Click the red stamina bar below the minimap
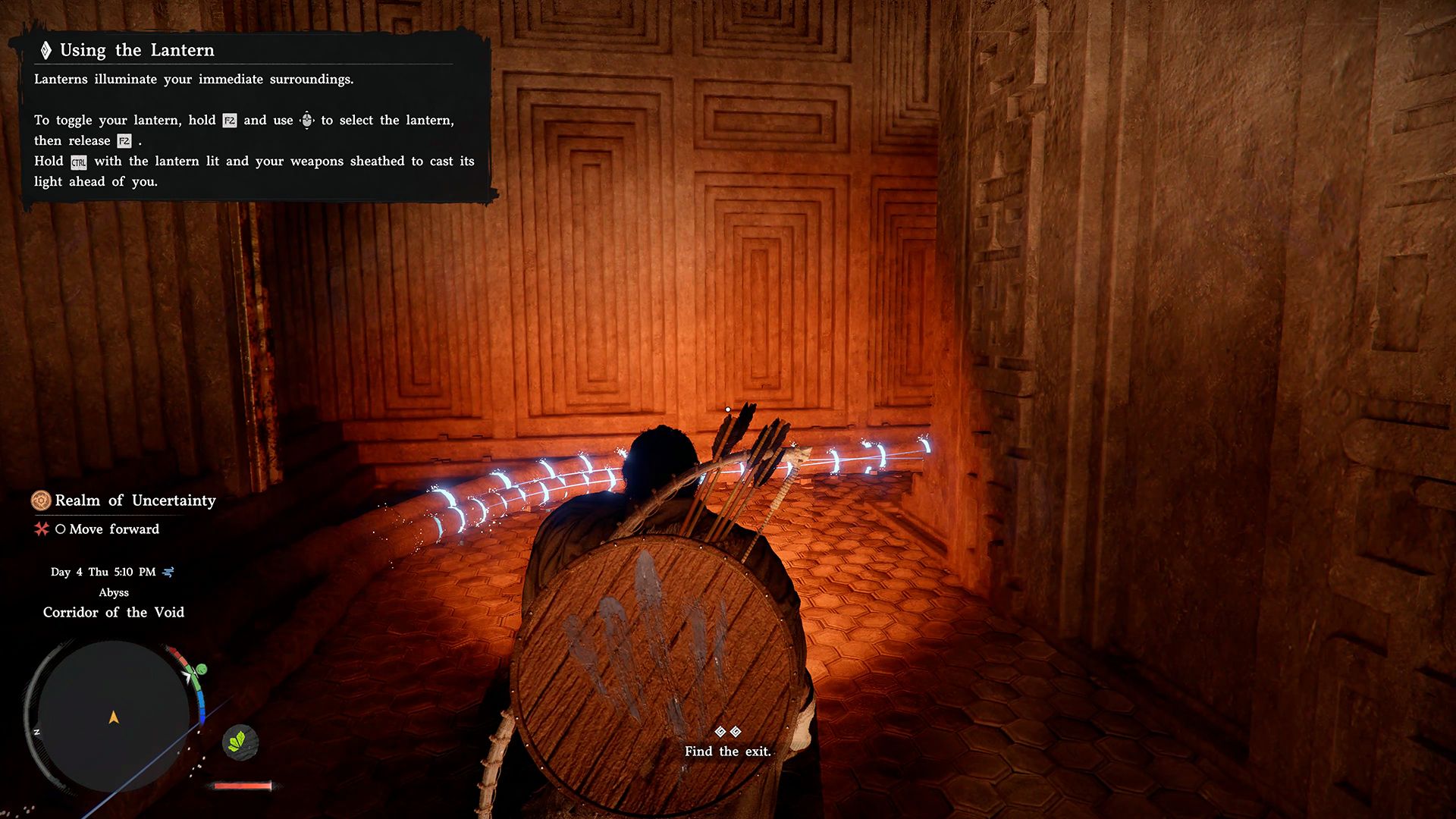1456x819 pixels. click(x=241, y=785)
